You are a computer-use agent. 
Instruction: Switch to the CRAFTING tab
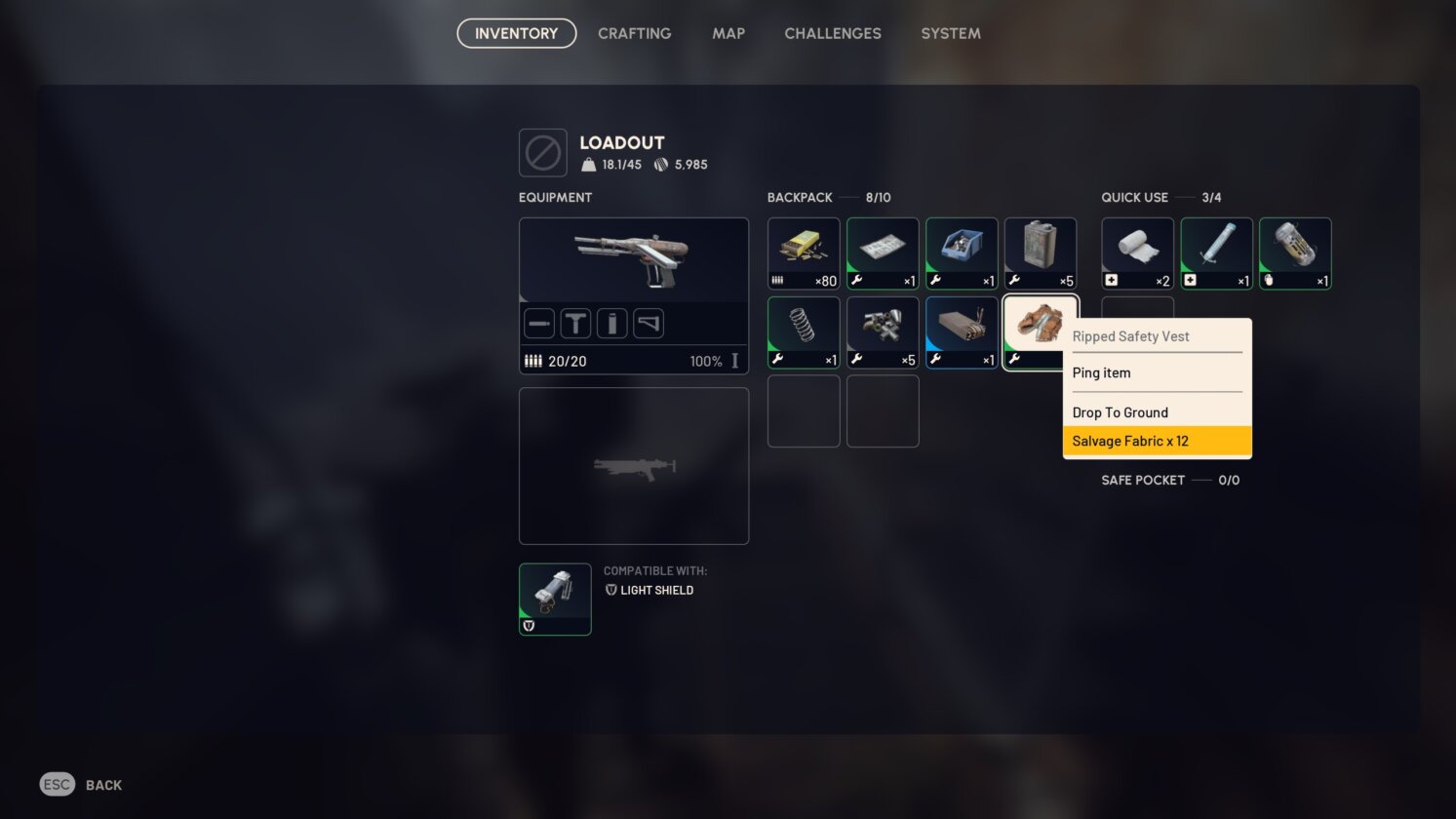point(634,32)
